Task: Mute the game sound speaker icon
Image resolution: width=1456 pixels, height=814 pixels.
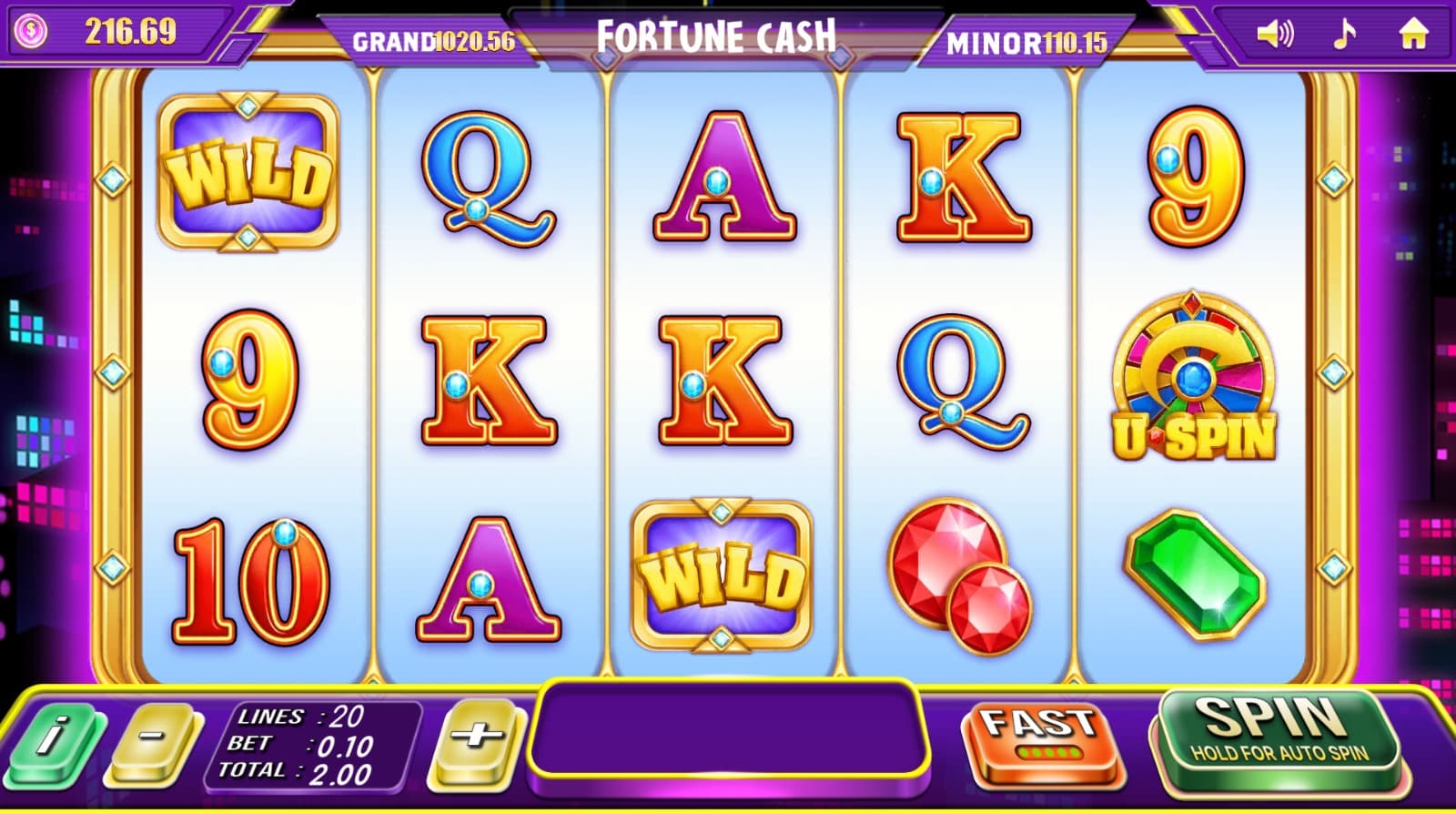Action: coord(1274,35)
